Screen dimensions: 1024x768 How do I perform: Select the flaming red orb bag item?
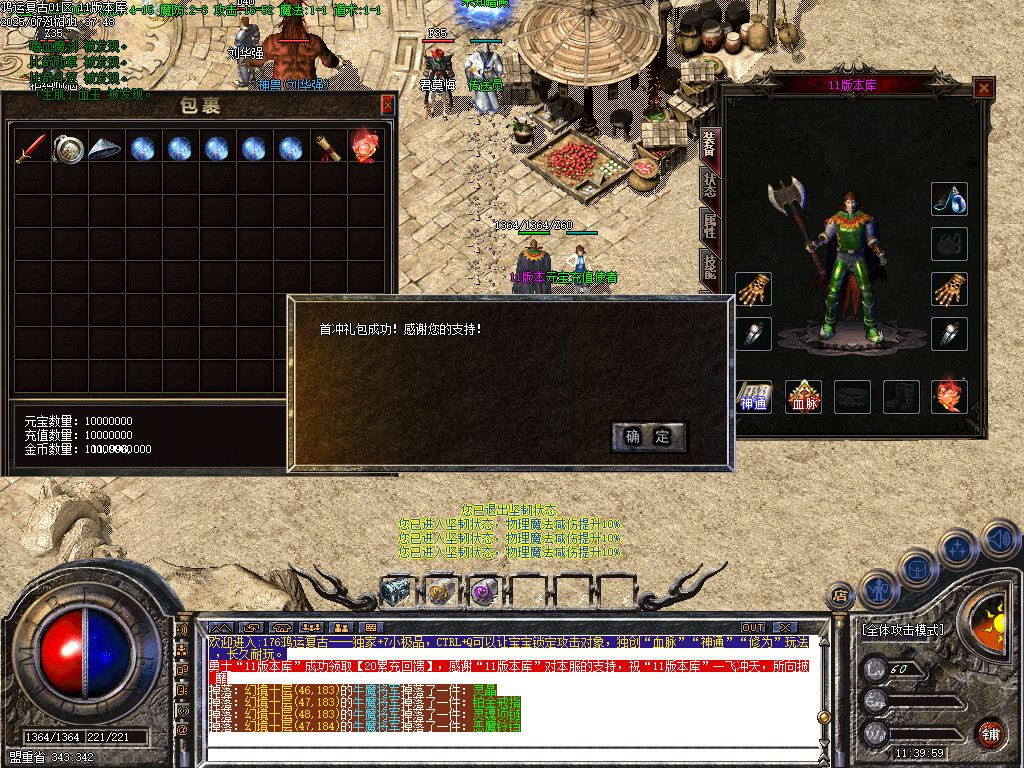tap(364, 148)
